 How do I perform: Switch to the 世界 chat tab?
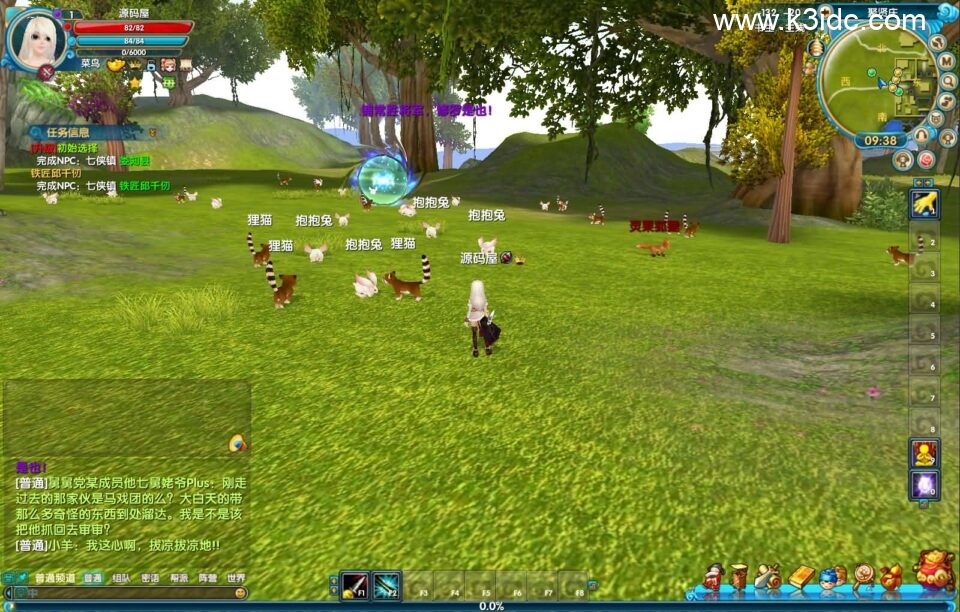[x=236, y=578]
